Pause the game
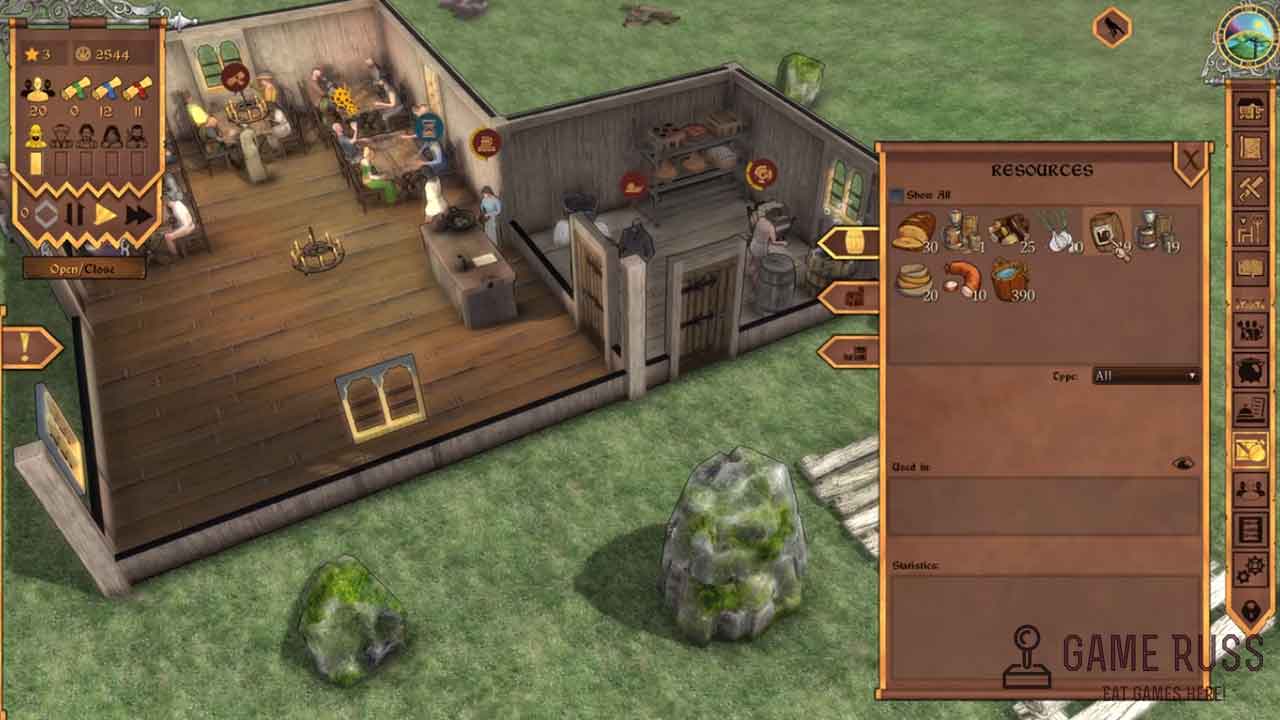 (x=75, y=214)
